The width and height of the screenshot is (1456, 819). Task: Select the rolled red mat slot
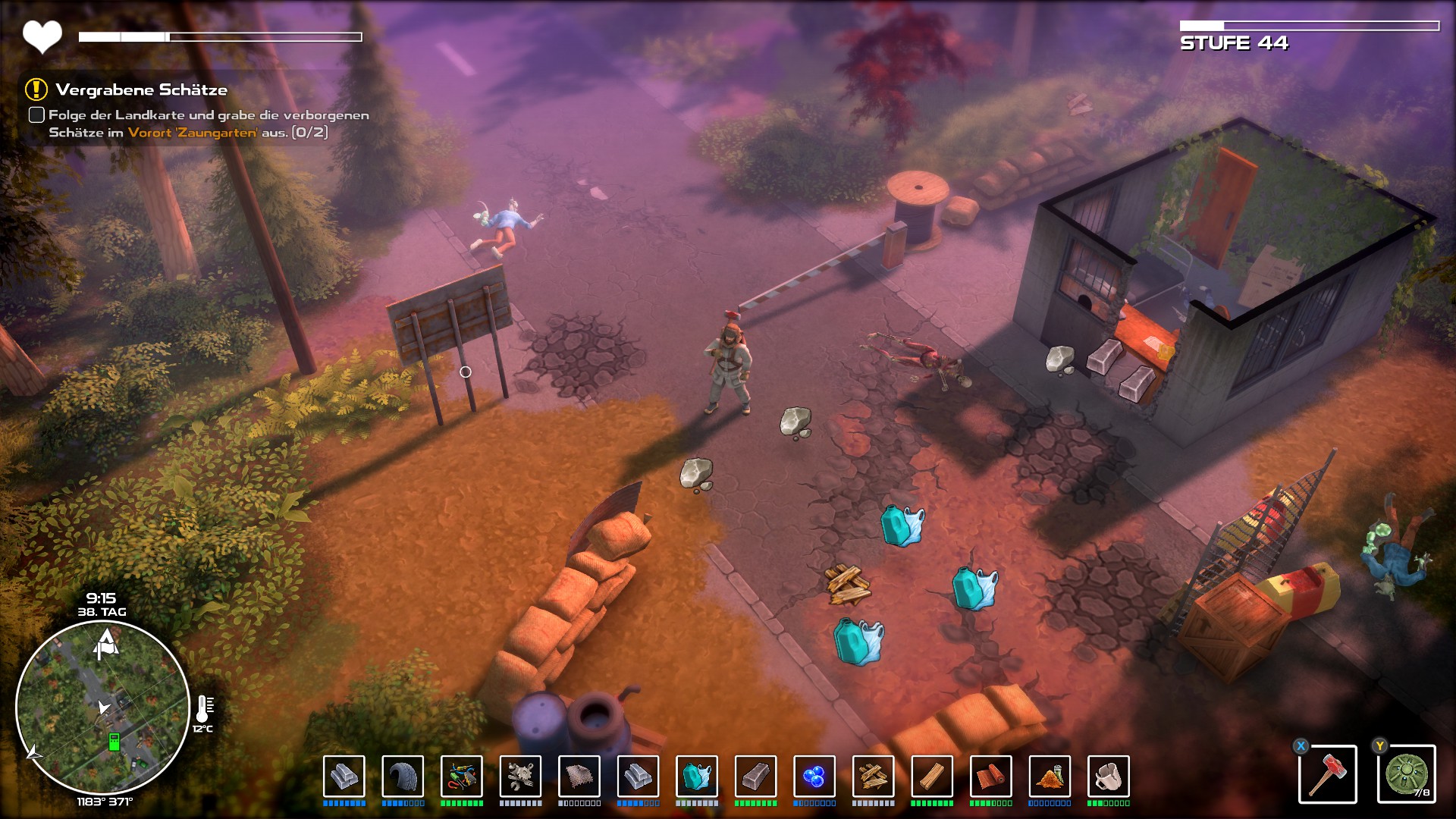[990, 777]
